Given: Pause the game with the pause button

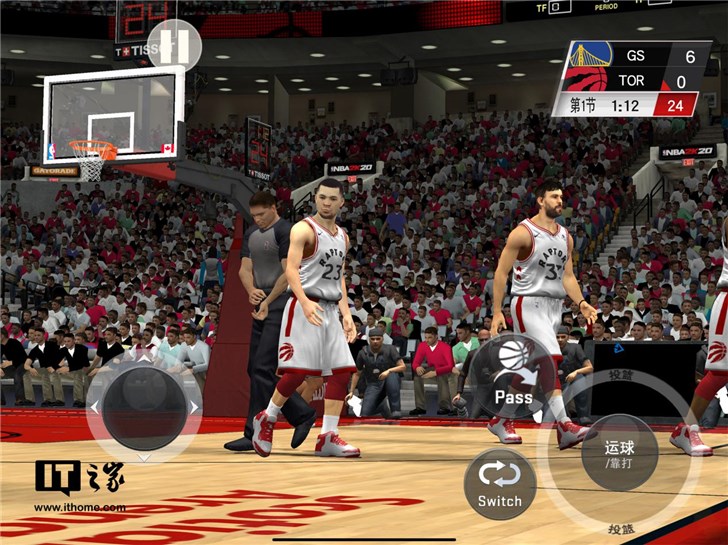Looking at the screenshot, I should pyautogui.click(x=174, y=45).
